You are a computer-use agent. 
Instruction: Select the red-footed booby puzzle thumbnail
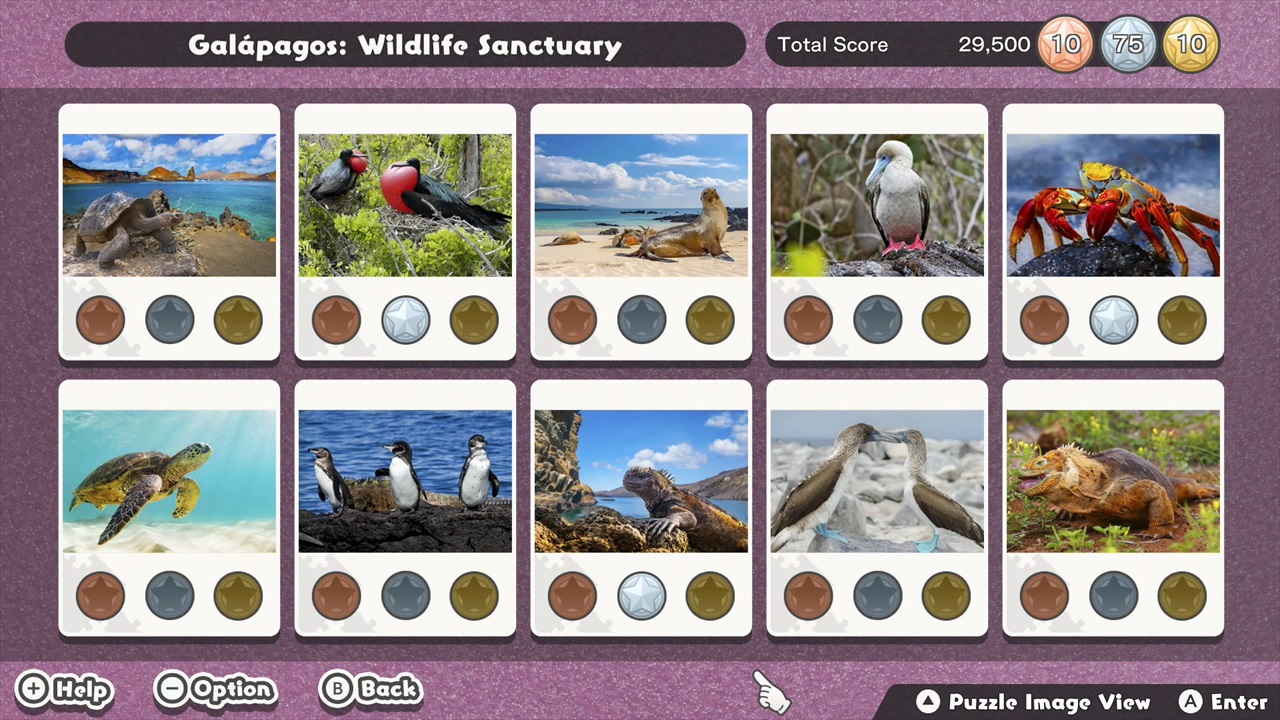pyautogui.click(x=877, y=204)
